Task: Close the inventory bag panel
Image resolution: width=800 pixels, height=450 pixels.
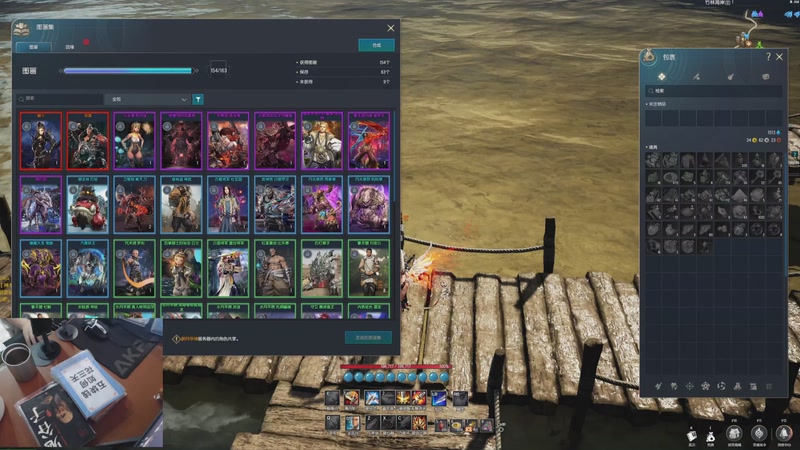Action: (x=779, y=57)
